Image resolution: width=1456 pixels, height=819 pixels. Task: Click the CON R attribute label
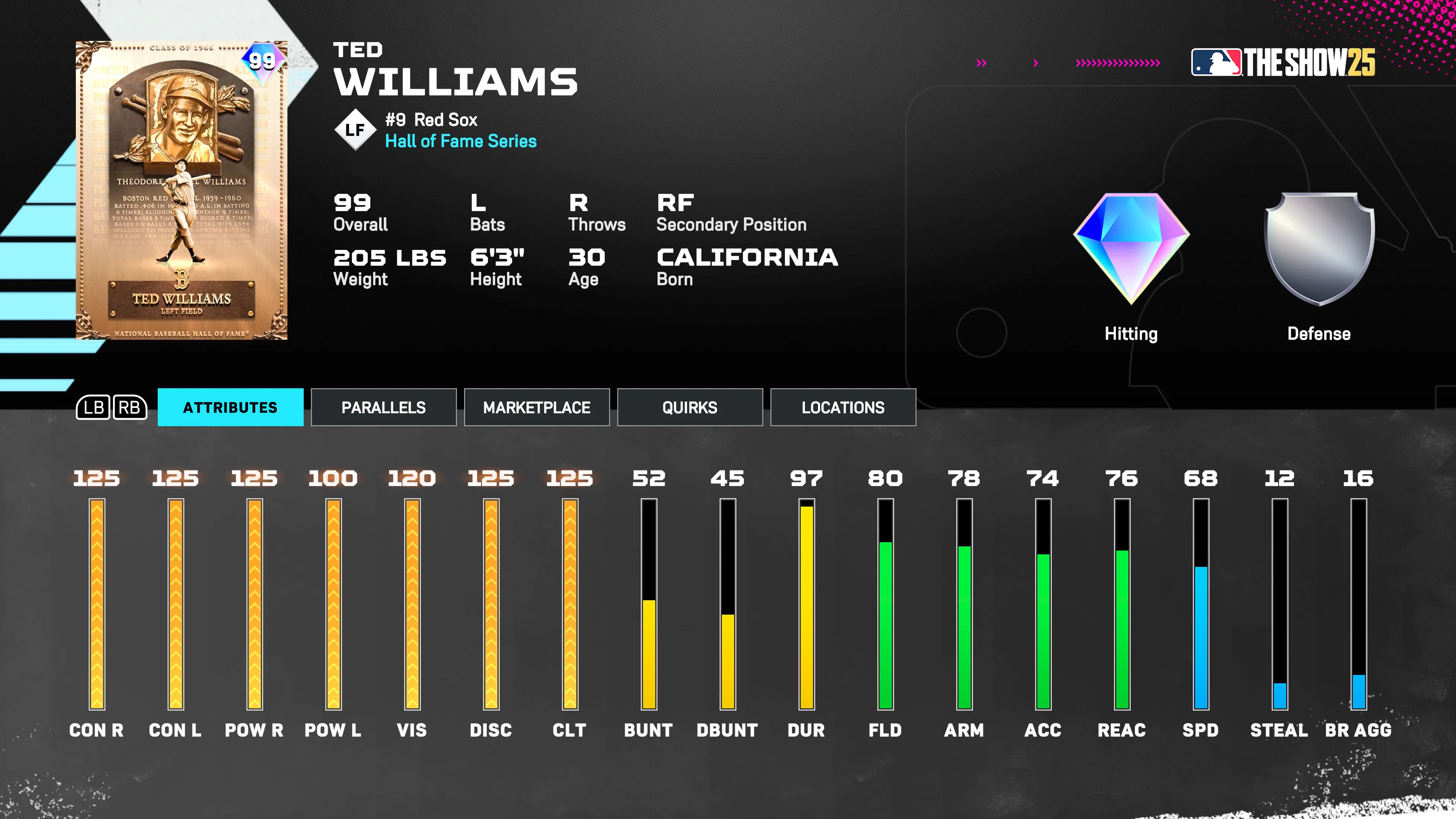[97, 730]
